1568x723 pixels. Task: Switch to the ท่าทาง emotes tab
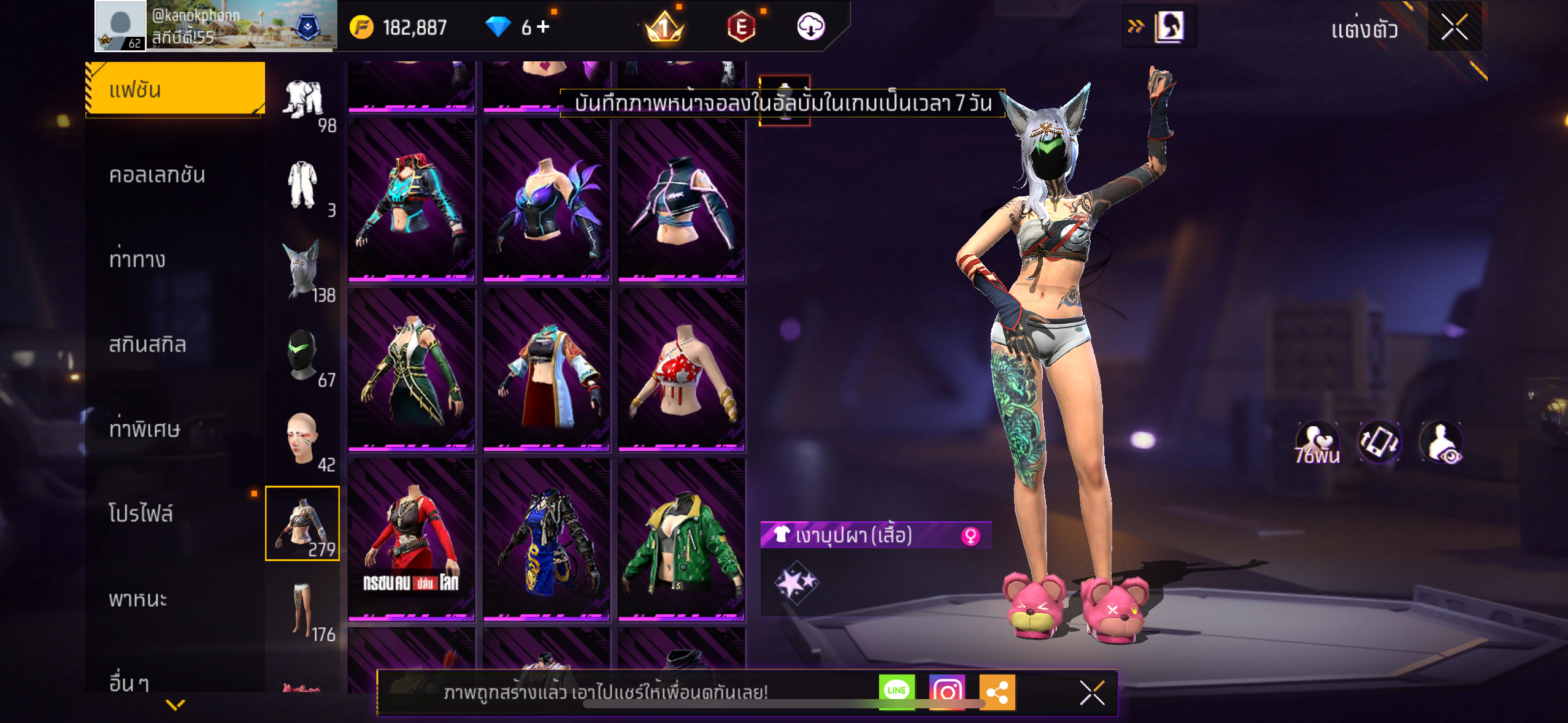pos(137,259)
